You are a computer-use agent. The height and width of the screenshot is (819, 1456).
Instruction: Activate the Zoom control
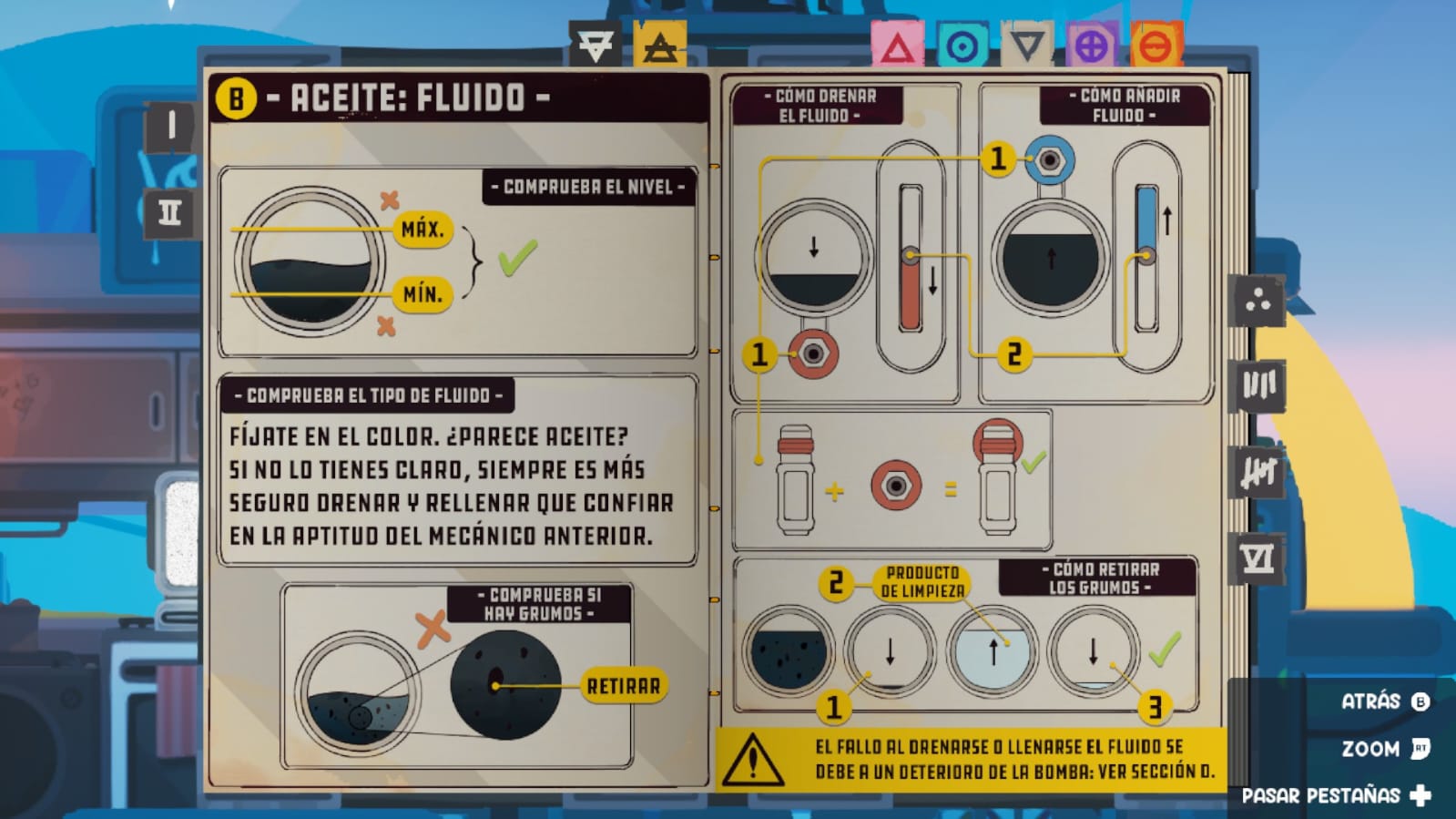(1371, 749)
